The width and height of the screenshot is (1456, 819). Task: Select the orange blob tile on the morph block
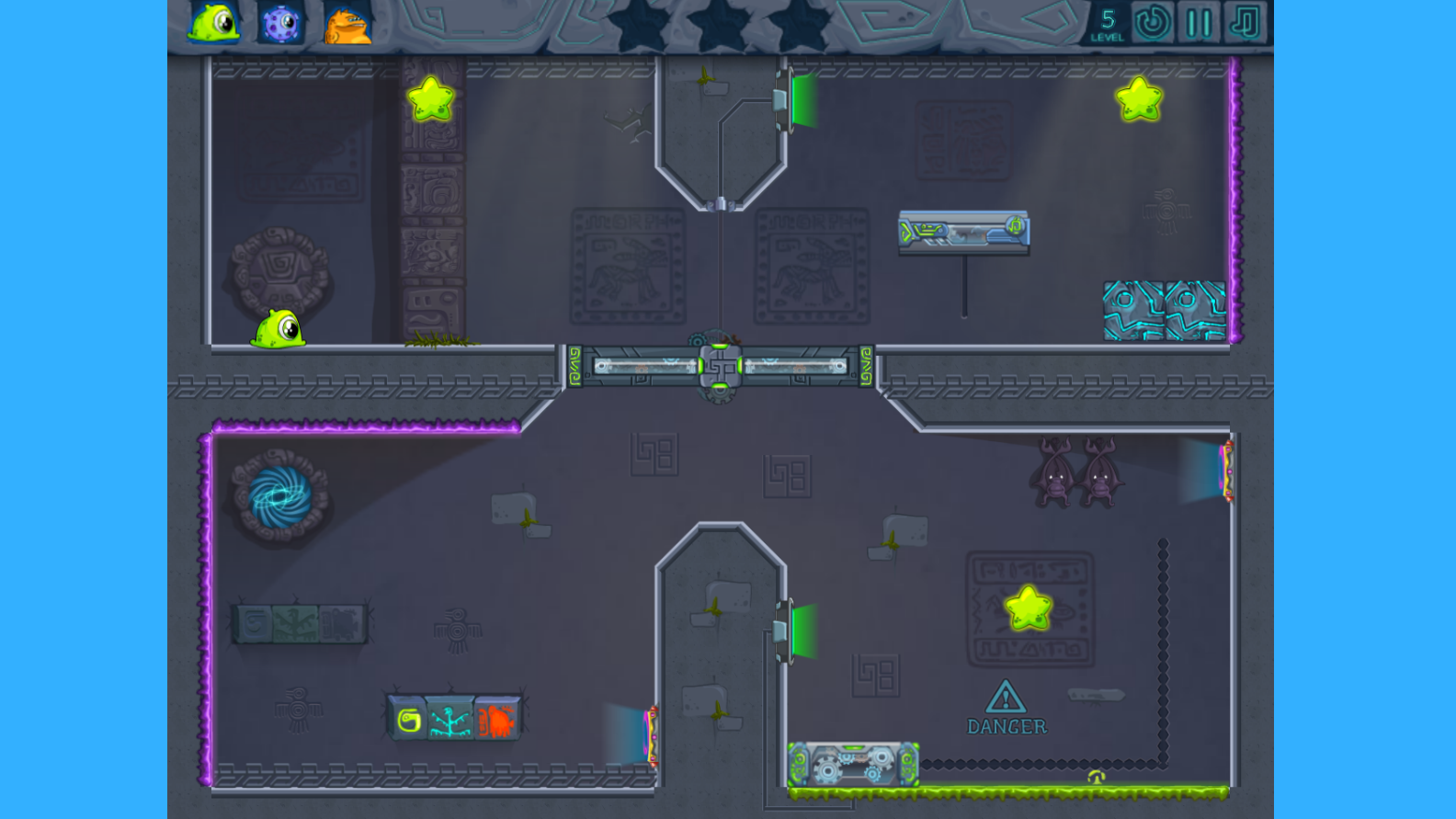tap(497, 720)
